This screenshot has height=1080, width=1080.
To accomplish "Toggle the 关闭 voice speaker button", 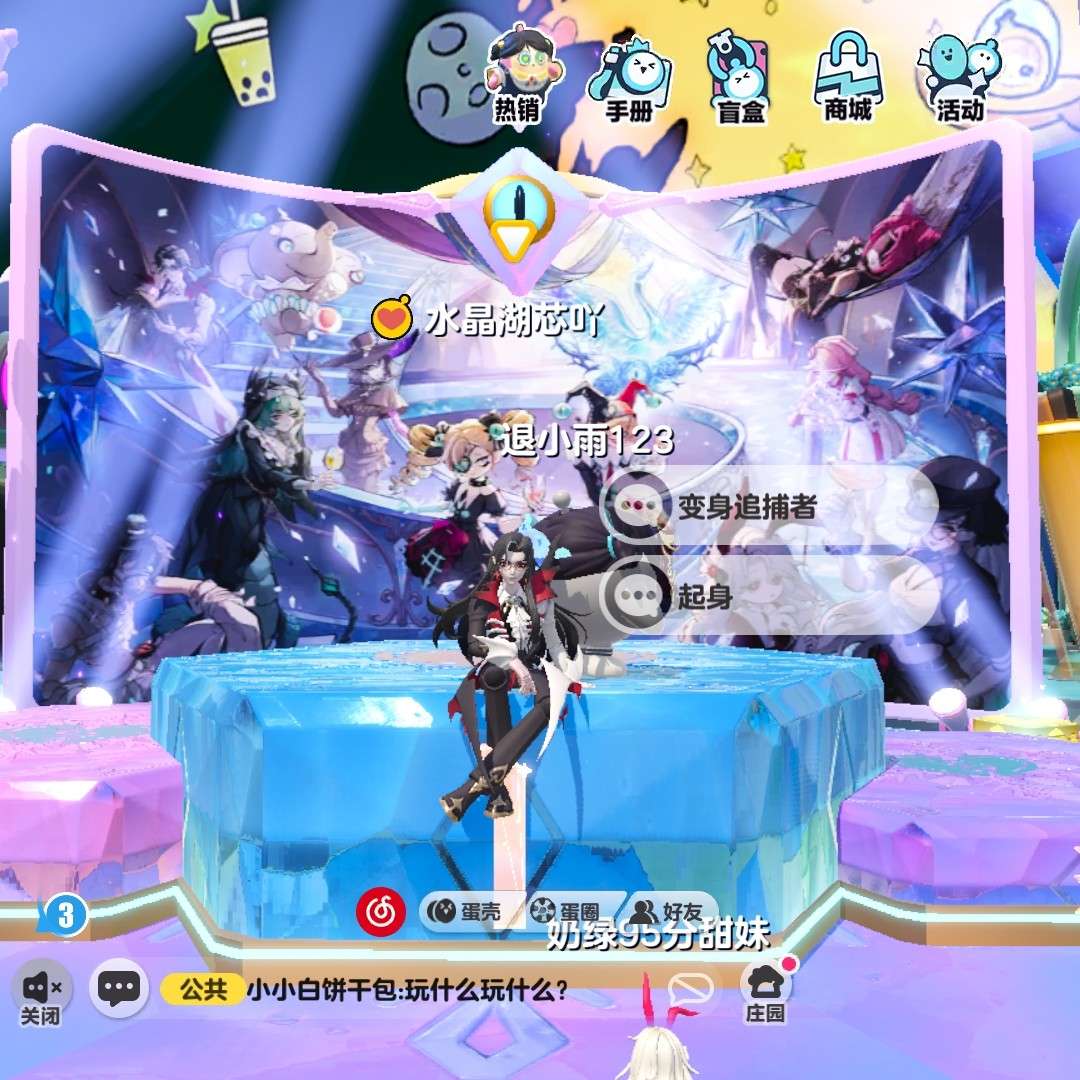I will [42, 992].
